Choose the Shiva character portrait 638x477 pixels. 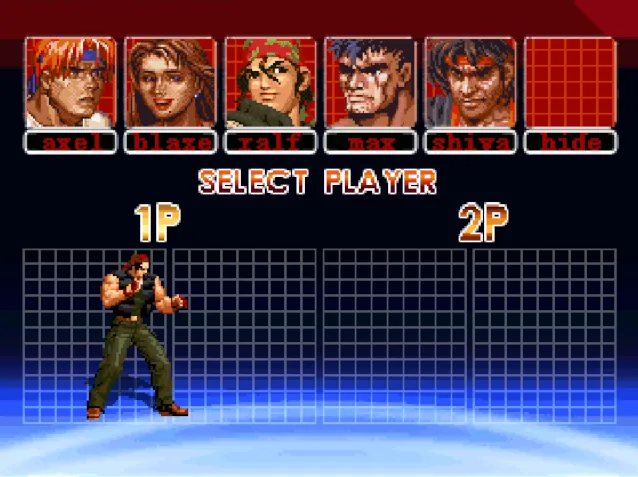[x=470, y=83]
